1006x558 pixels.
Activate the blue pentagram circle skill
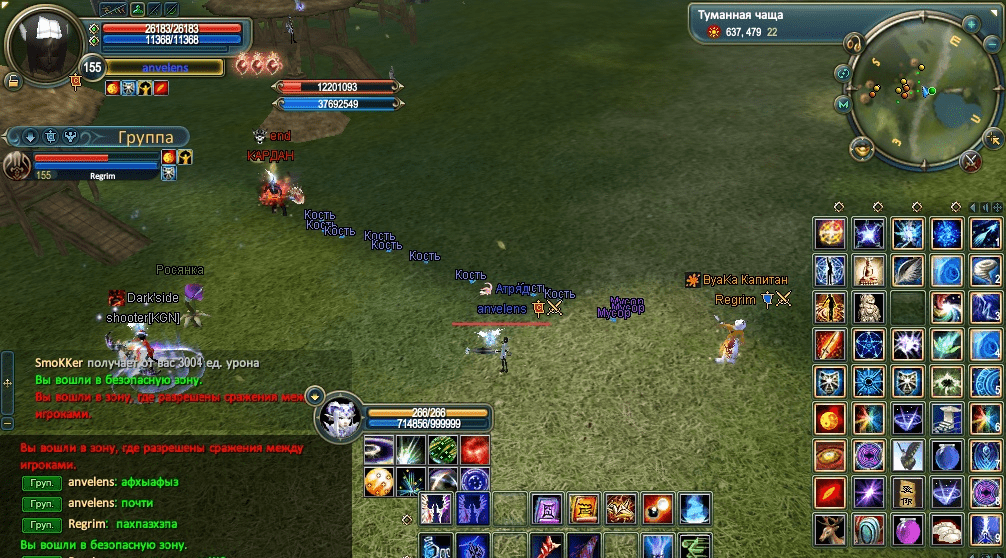[x=868, y=344]
